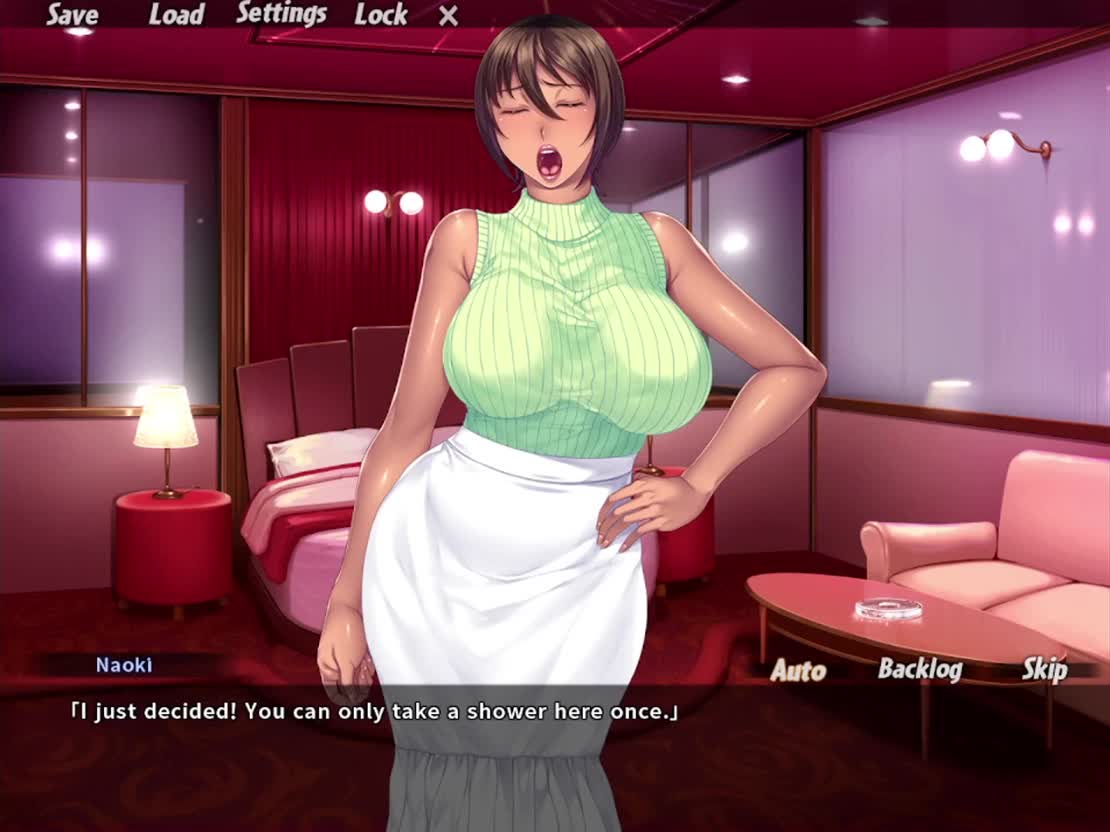The image size is (1110, 832).
Task: Skip the current dialogue
Action: pos(1044,669)
